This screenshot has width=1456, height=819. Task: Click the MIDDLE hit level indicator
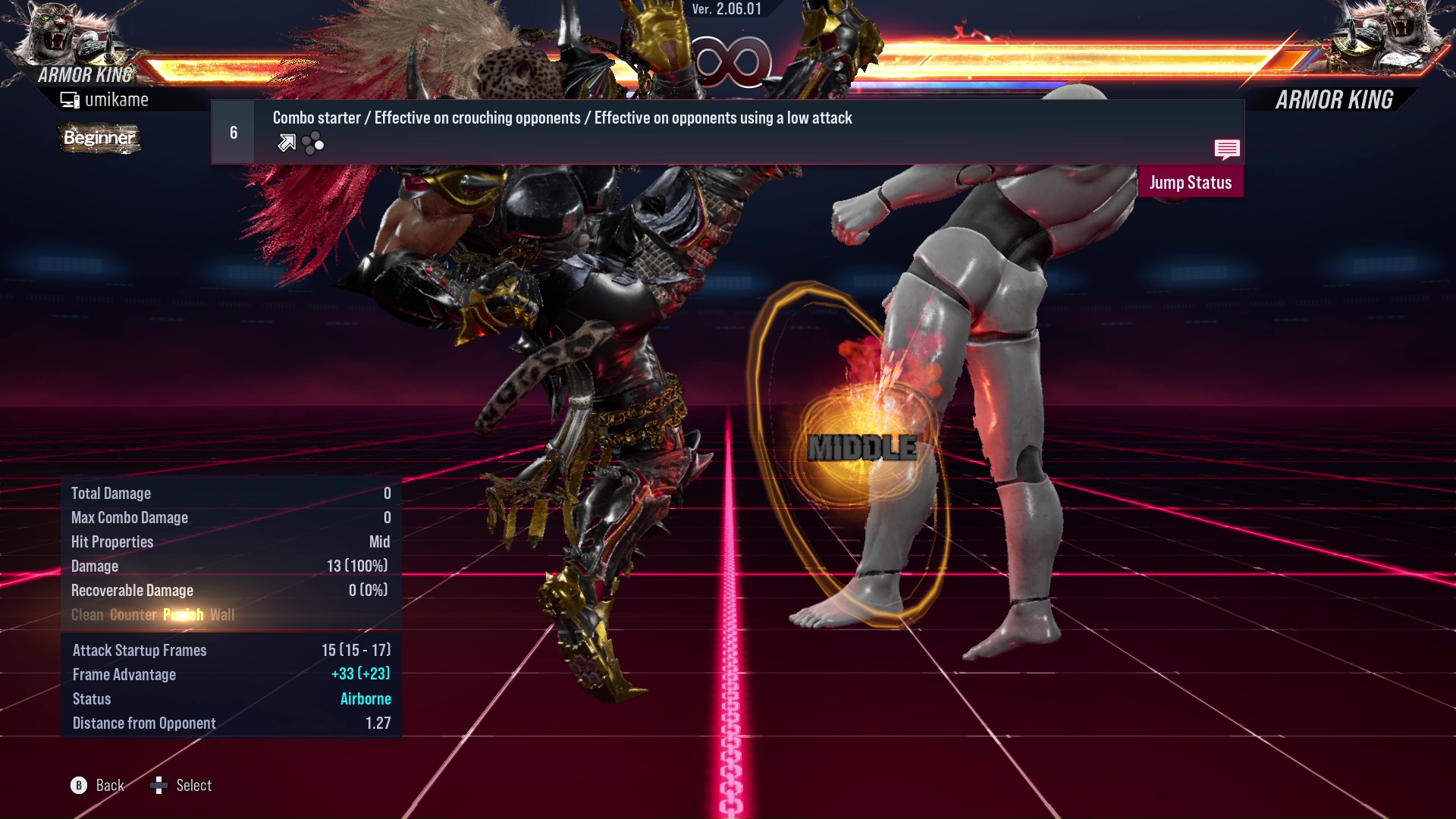863,447
